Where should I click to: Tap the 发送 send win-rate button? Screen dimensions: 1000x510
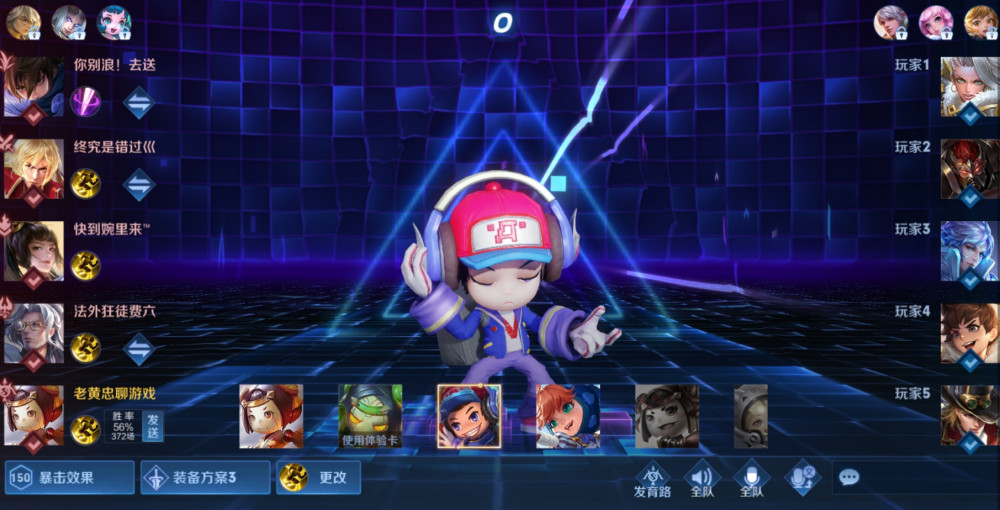click(x=153, y=426)
